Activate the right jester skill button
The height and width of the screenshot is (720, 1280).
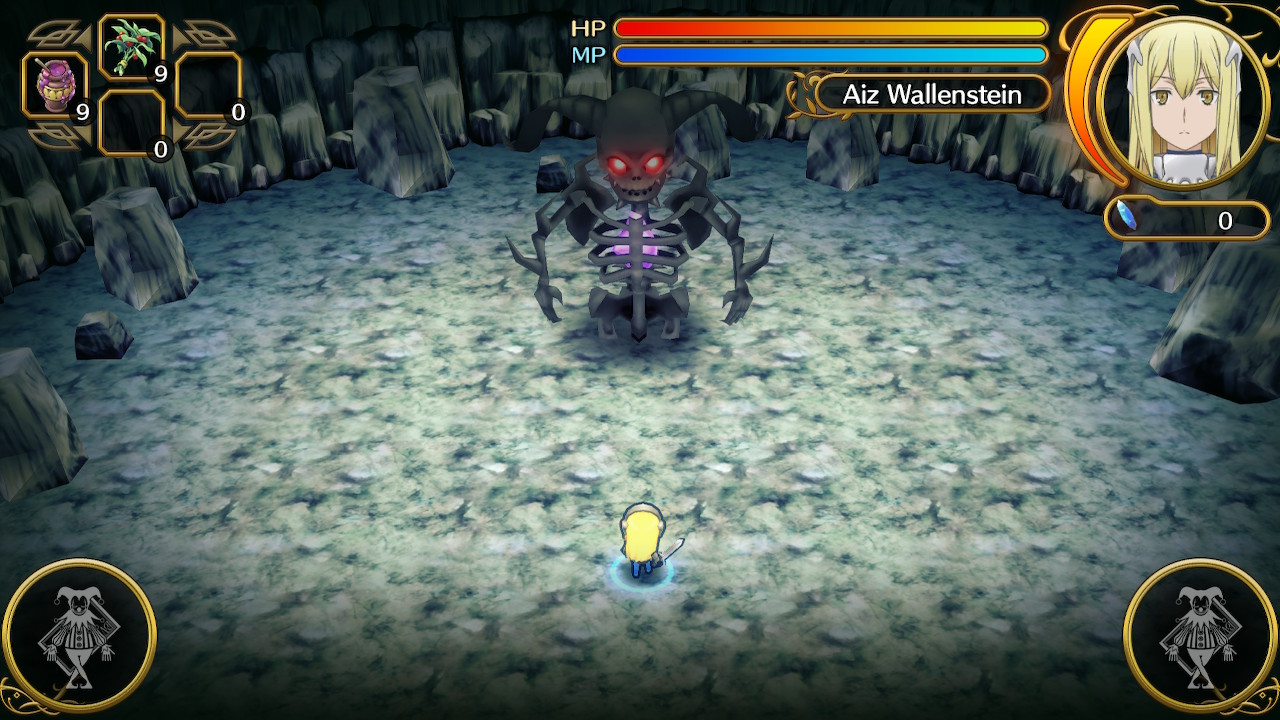[1200, 635]
